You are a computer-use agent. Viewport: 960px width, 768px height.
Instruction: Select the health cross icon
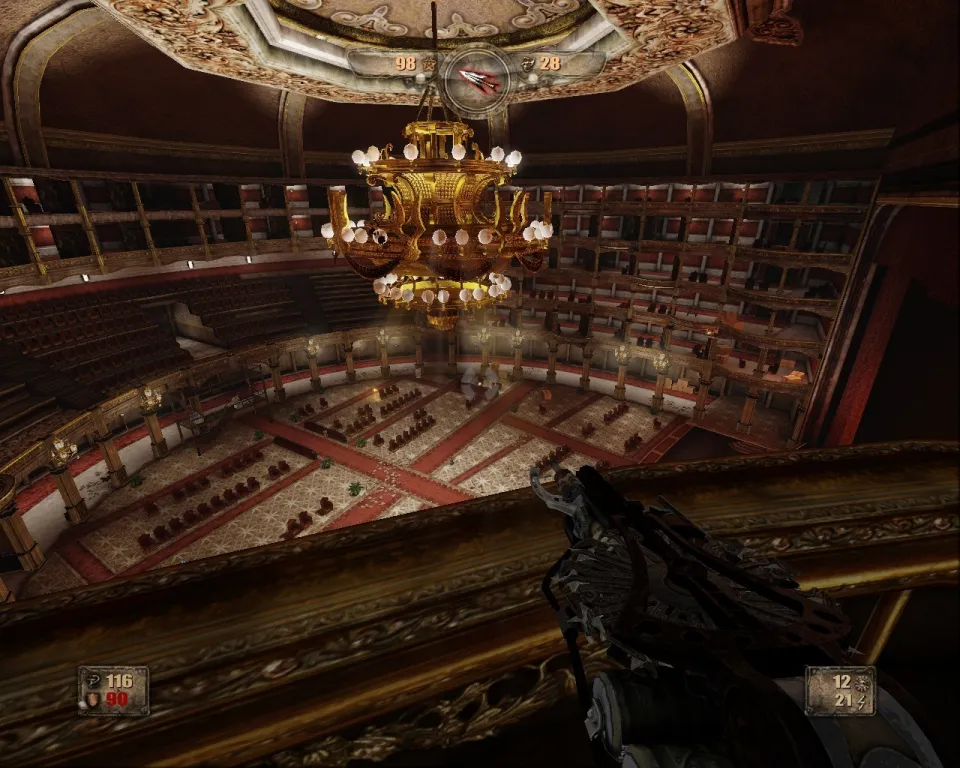(x=94, y=681)
